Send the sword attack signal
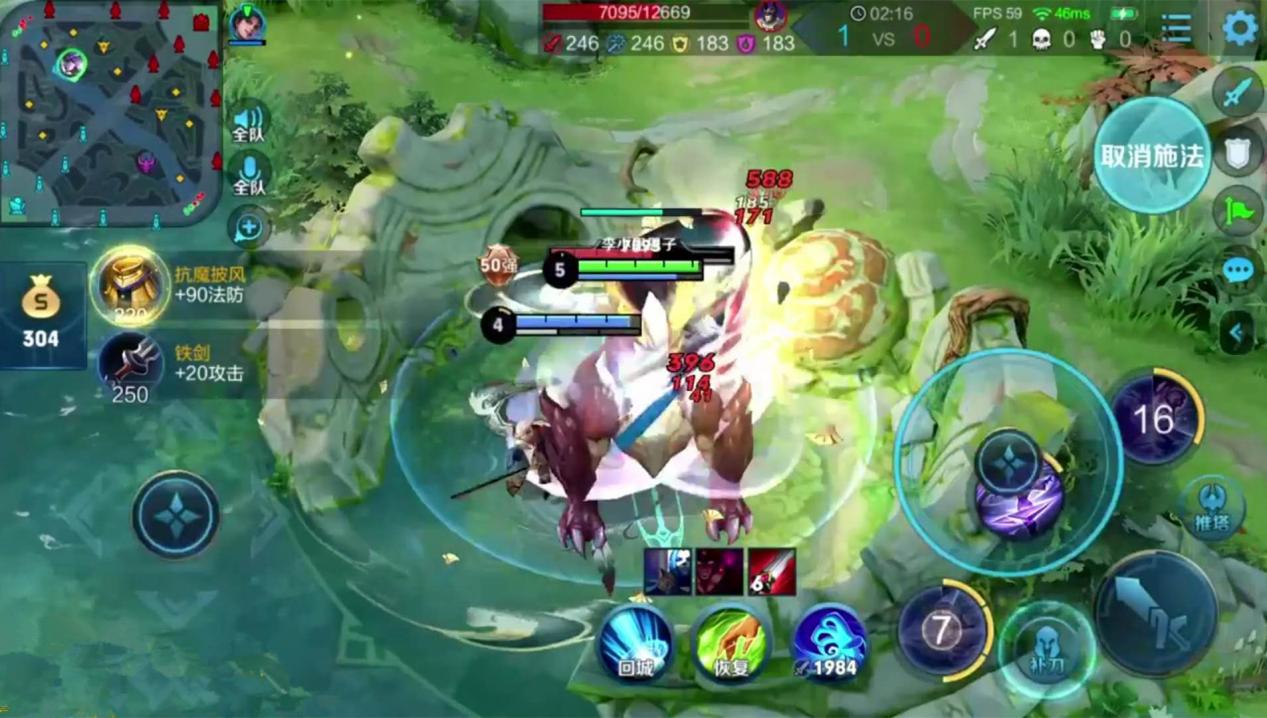The image size is (1267, 718). point(1238,93)
